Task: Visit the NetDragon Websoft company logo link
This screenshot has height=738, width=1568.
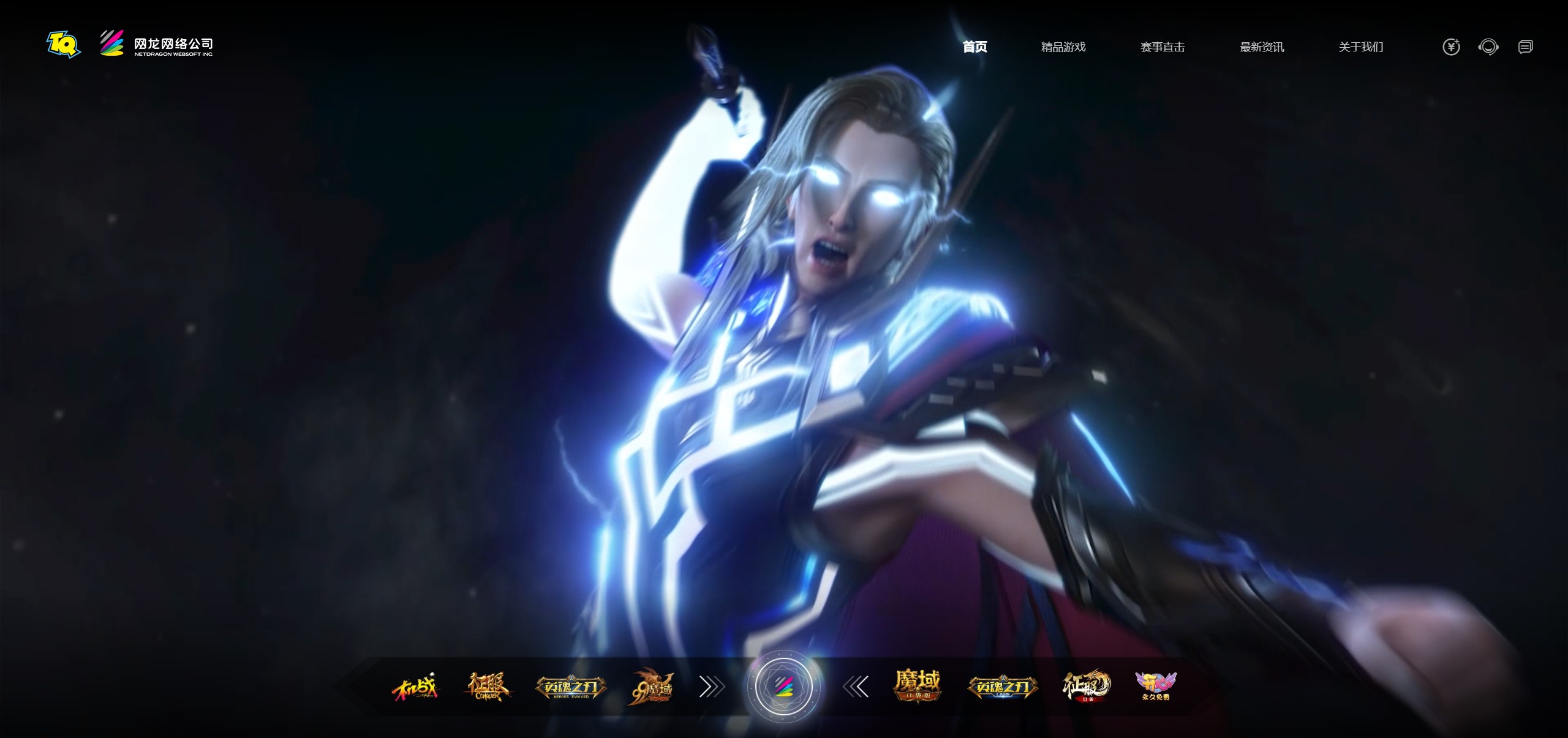Action: point(157,44)
